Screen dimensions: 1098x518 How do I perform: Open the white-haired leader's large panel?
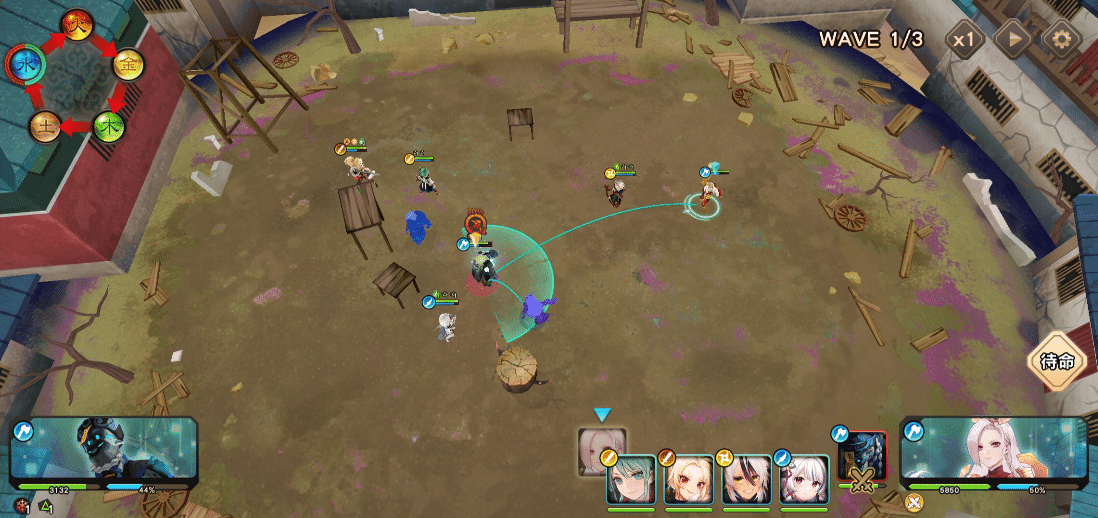tap(992, 452)
